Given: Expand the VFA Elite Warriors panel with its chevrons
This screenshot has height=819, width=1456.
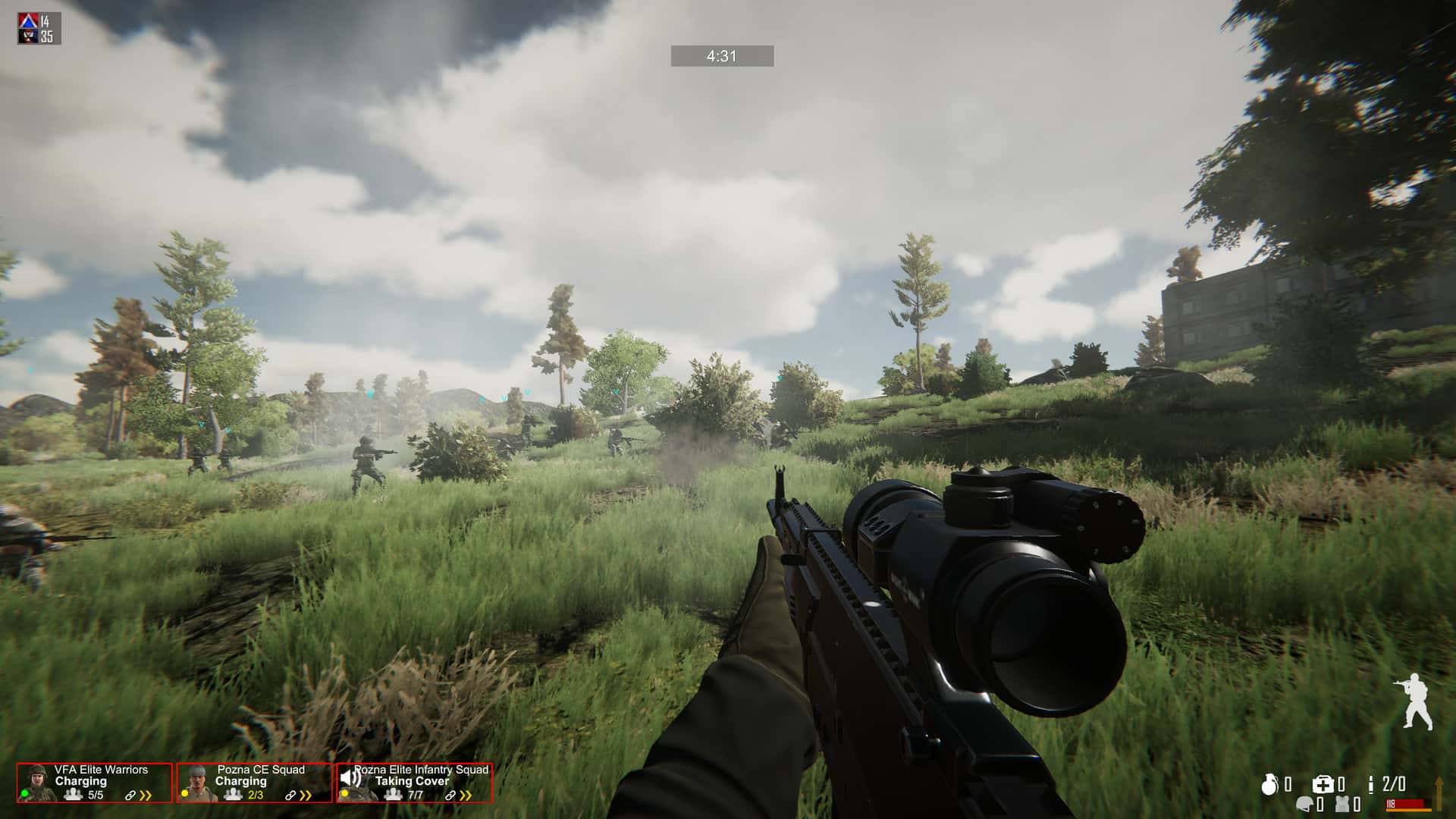Looking at the screenshot, I should (146, 795).
